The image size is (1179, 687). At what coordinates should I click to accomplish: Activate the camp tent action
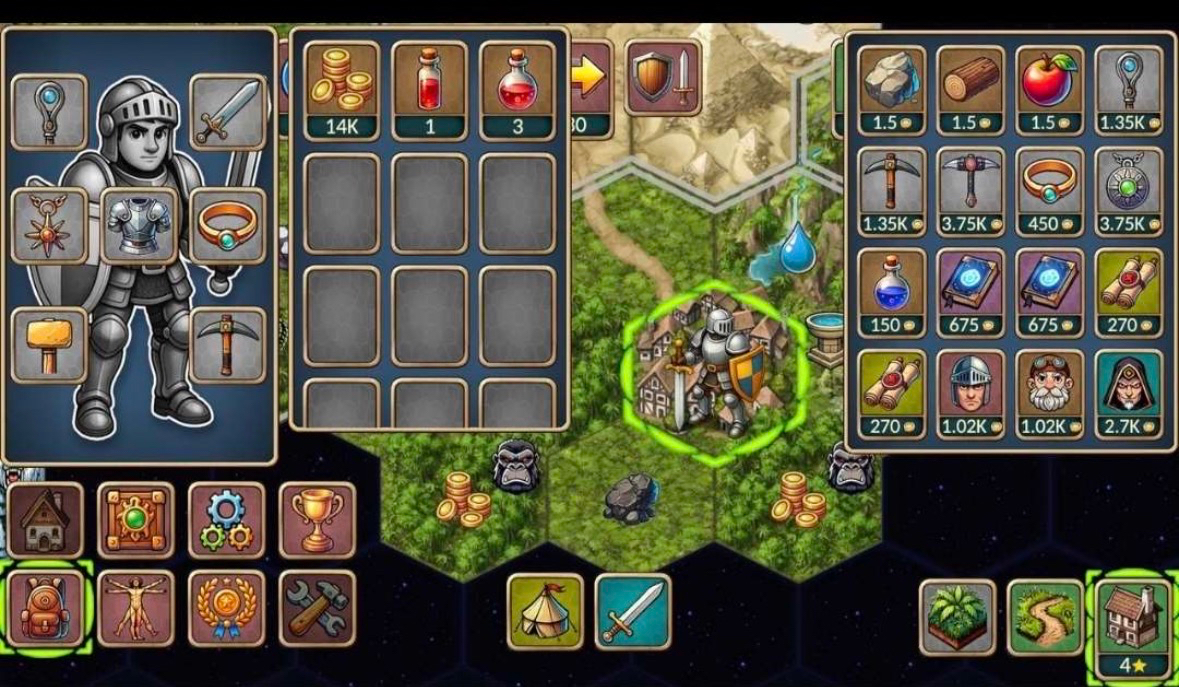[x=545, y=611]
